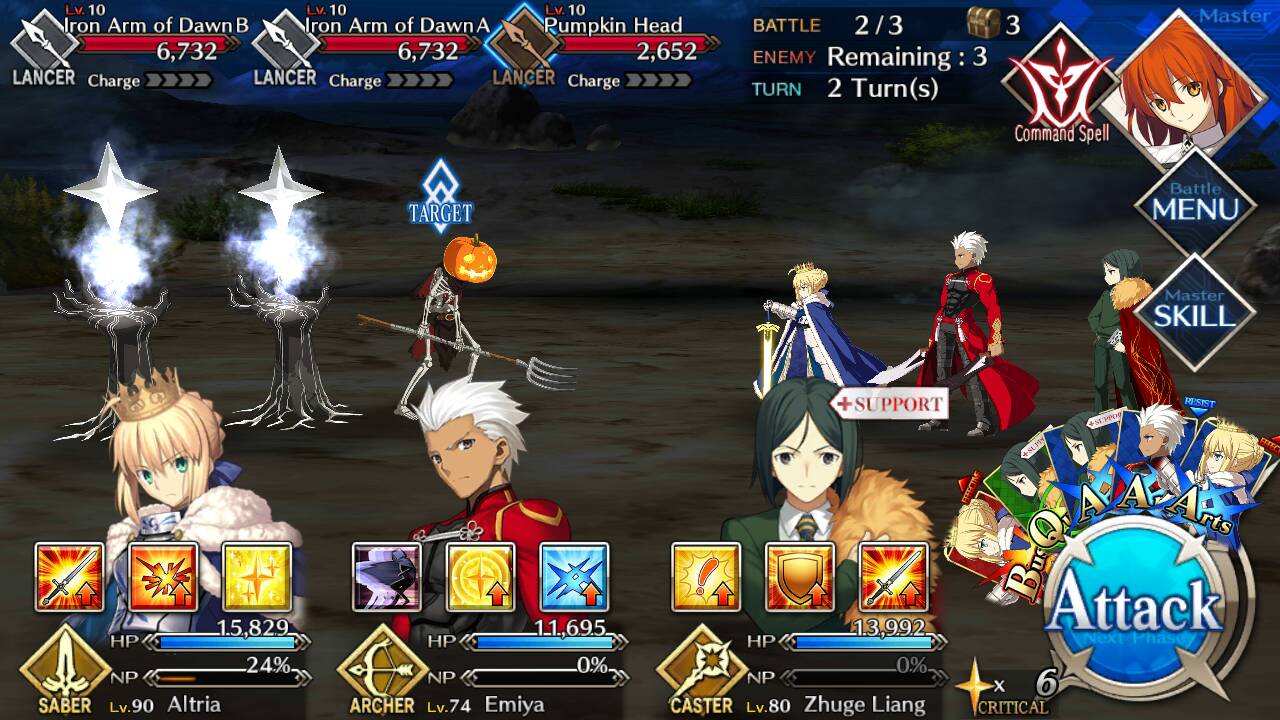Image resolution: width=1280 pixels, height=720 pixels.
Task: View Altria's Saber class status
Action: click(64, 670)
